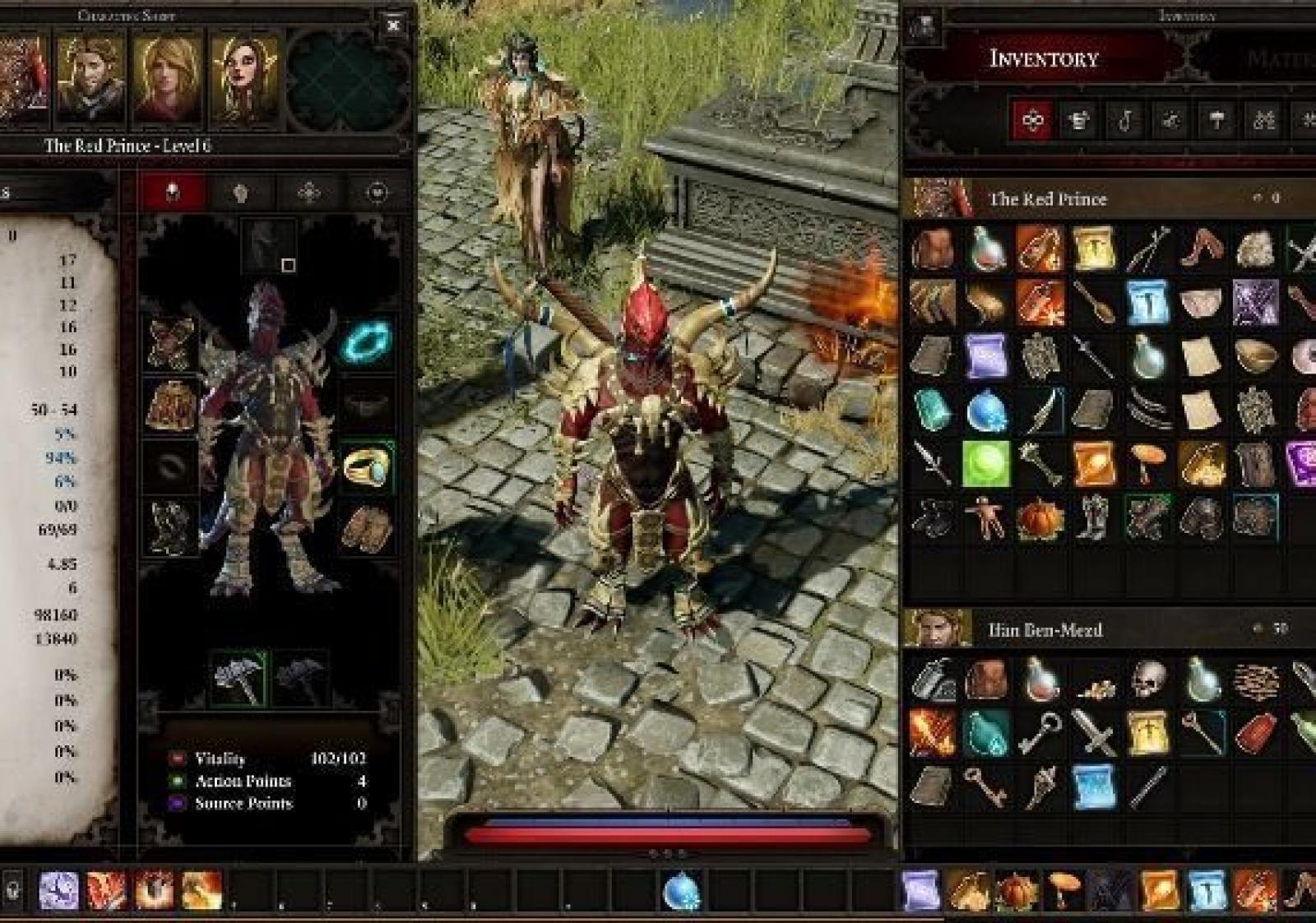Image resolution: width=1316 pixels, height=923 pixels.
Task: Switch to the red equipment tab
Action: click(x=172, y=192)
